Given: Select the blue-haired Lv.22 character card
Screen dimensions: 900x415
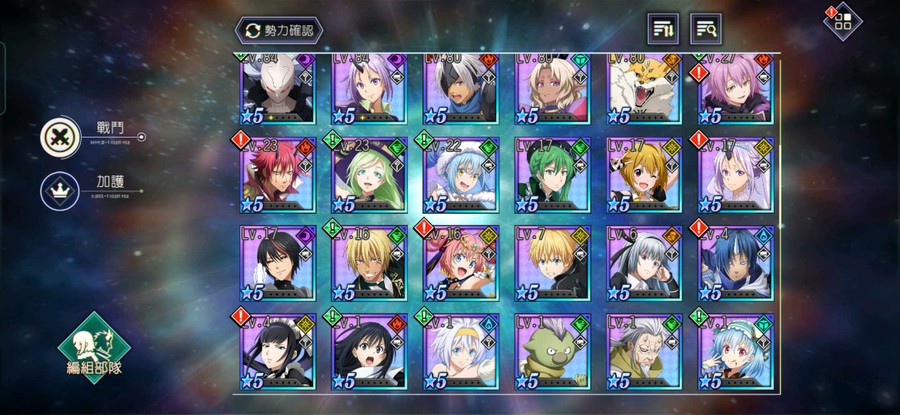Looking at the screenshot, I should (x=461, y=175).
